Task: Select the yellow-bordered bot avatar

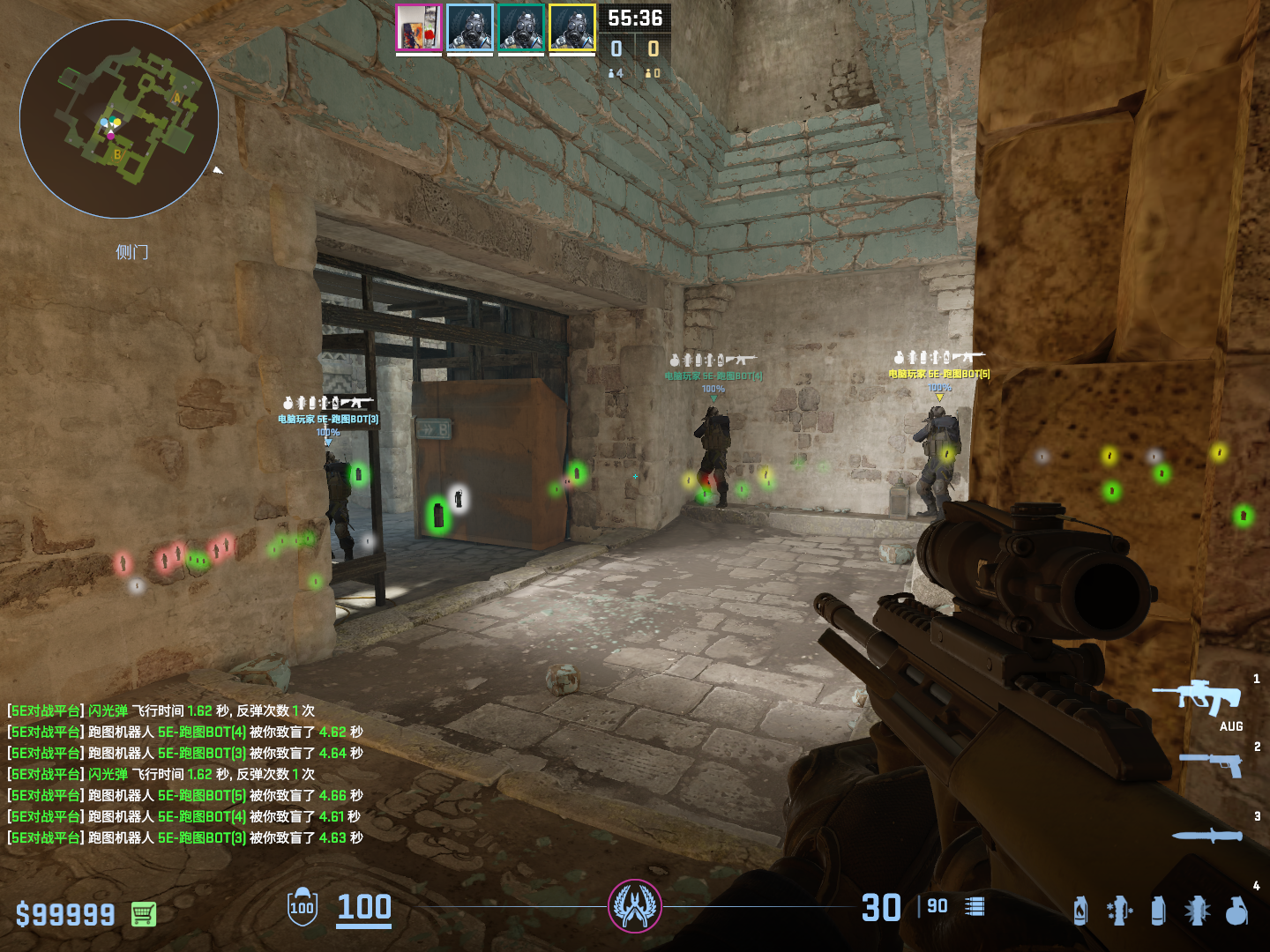Action: (572, 28)
